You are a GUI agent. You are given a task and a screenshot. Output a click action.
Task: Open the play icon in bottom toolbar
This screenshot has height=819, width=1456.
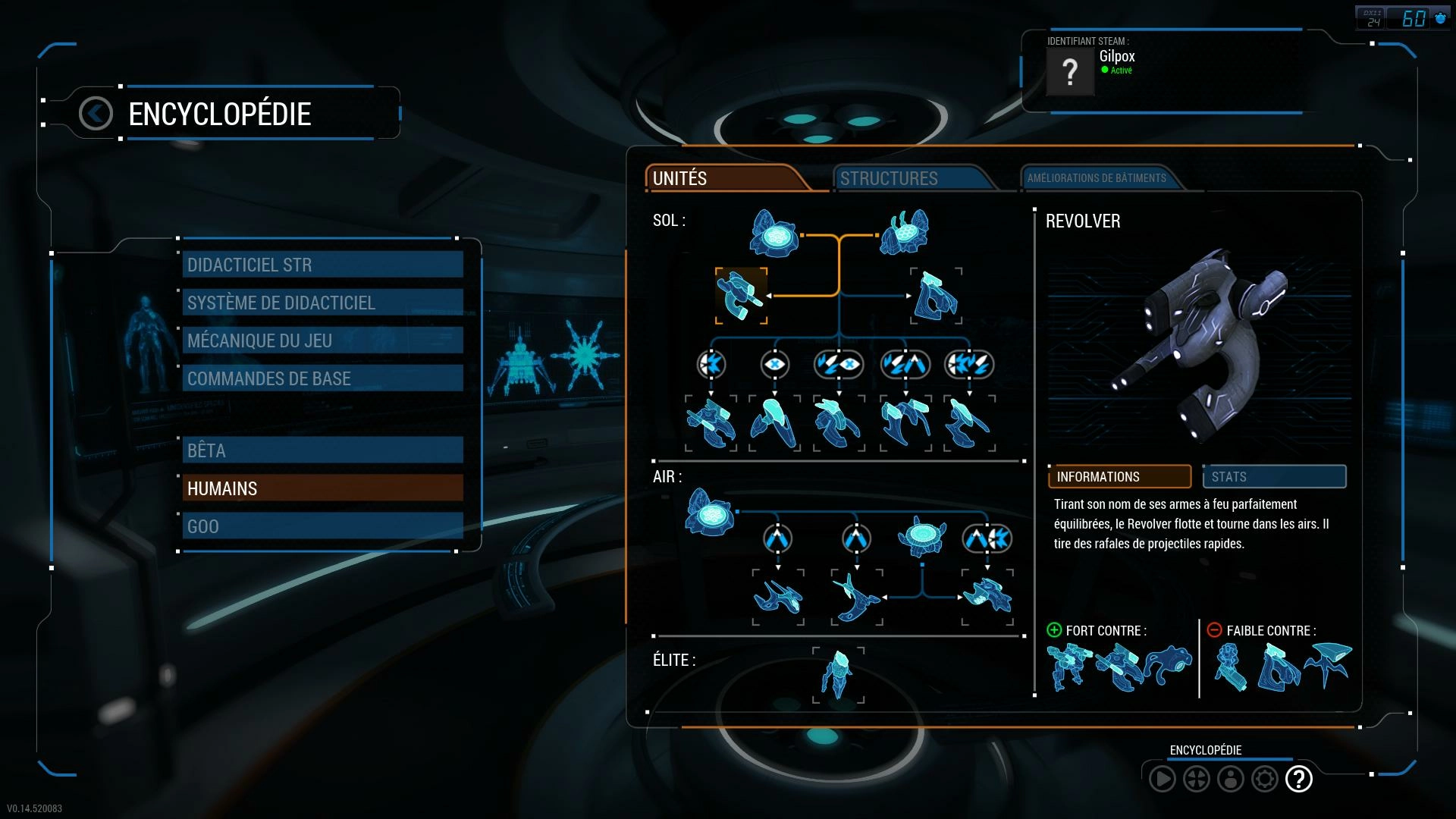pos(1162,779)
